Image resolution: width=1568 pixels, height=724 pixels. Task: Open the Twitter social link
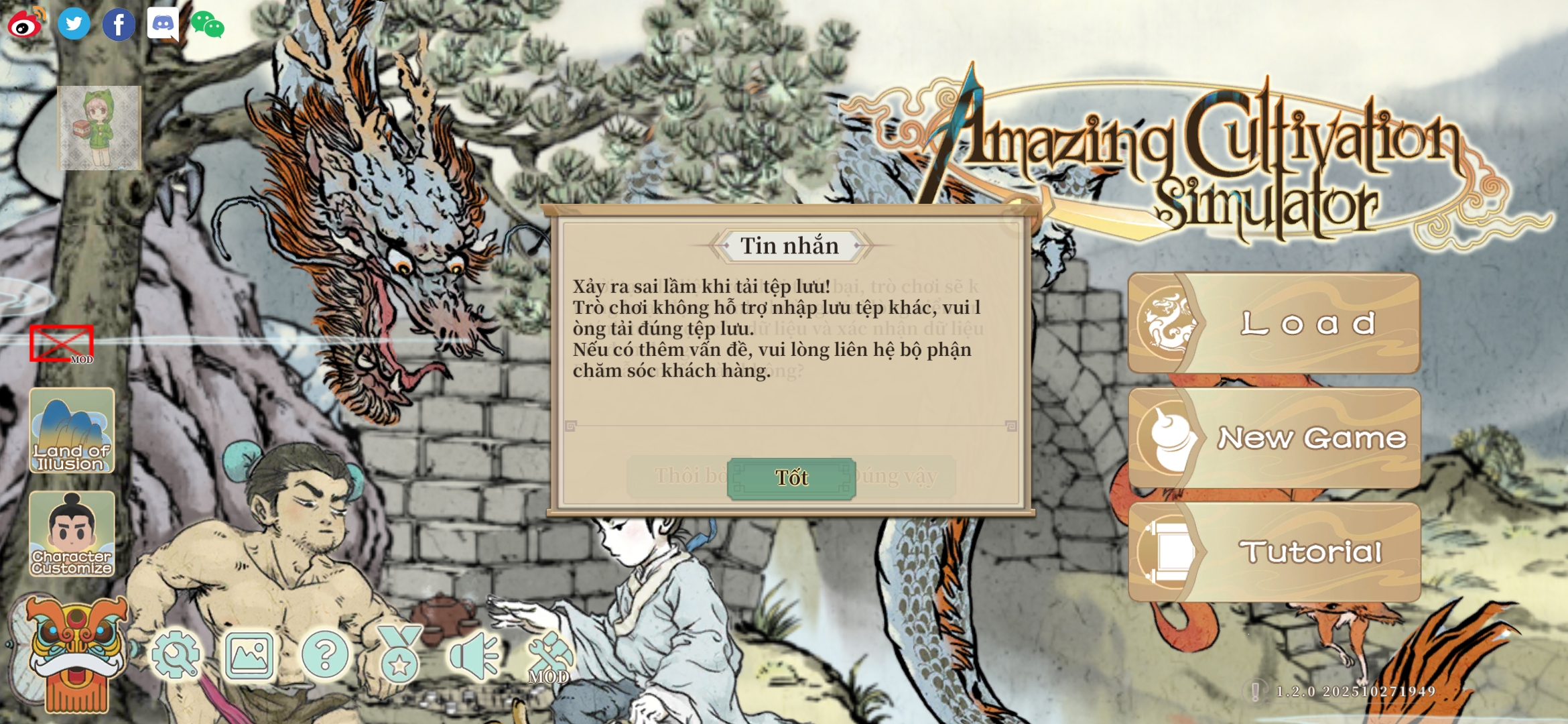point(74,24)
